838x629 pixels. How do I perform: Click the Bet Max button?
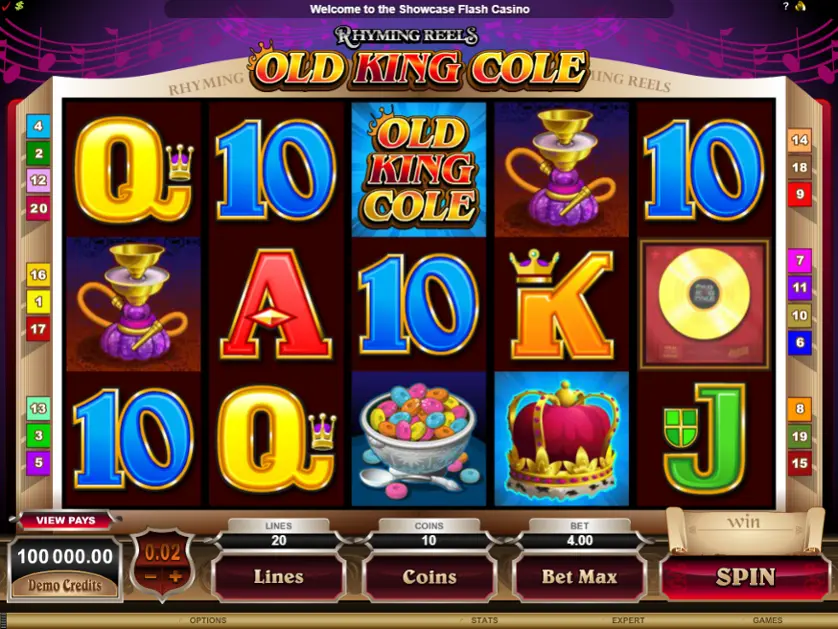579,577
